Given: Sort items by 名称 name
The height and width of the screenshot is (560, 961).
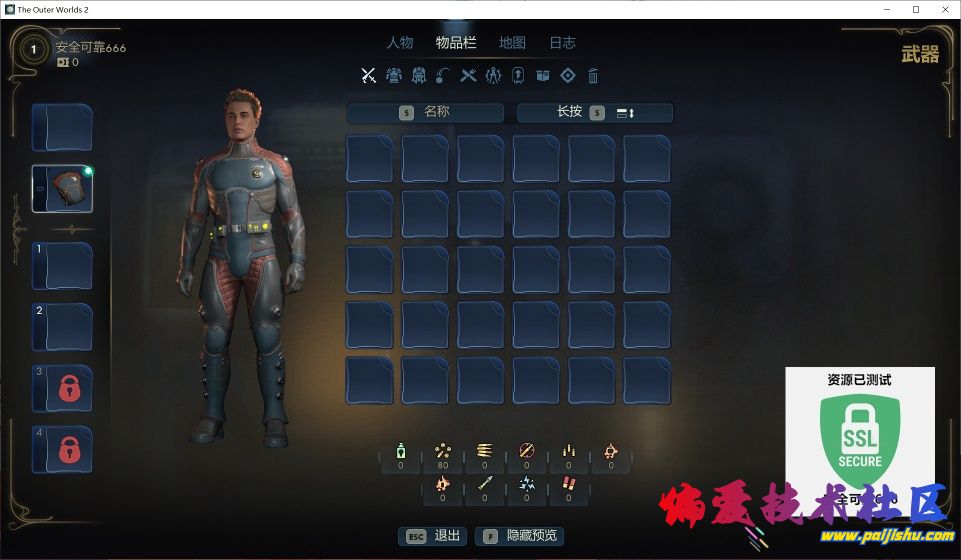Looking at the screenshot, I should point(426,112).
